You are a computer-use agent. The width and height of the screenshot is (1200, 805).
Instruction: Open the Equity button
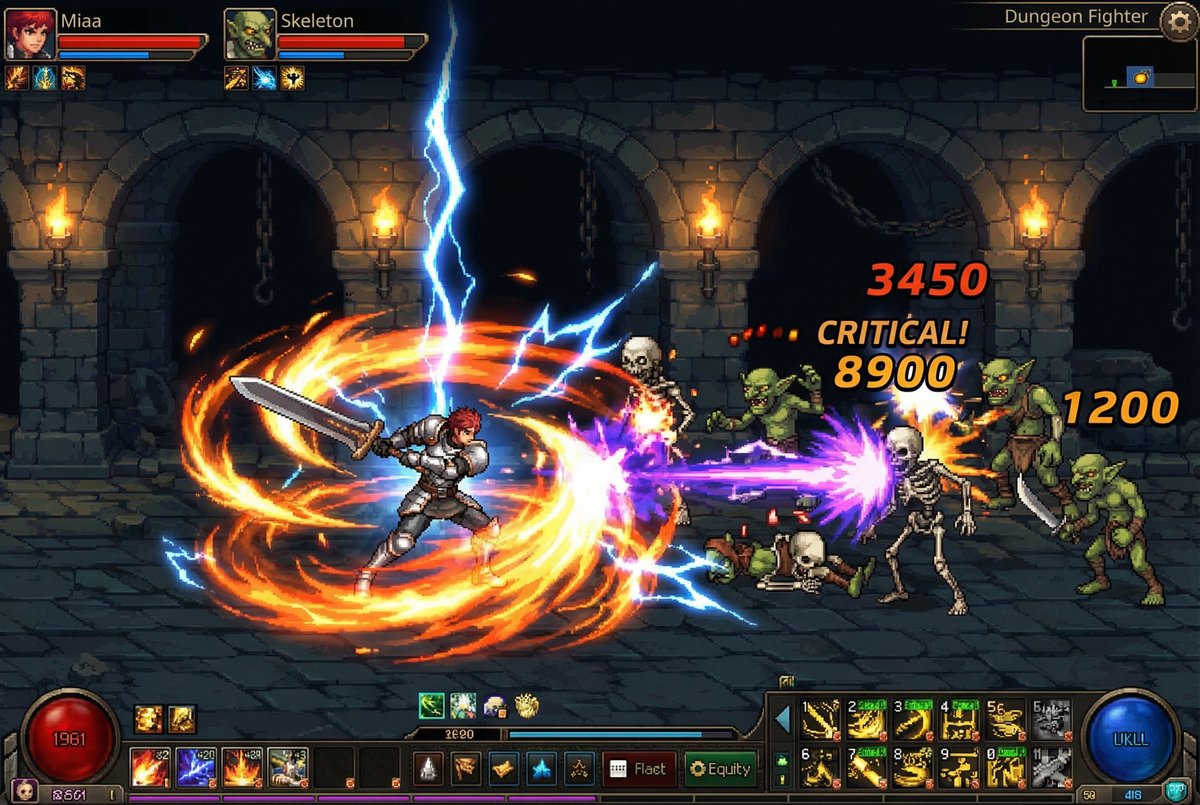tap(721, 769)
